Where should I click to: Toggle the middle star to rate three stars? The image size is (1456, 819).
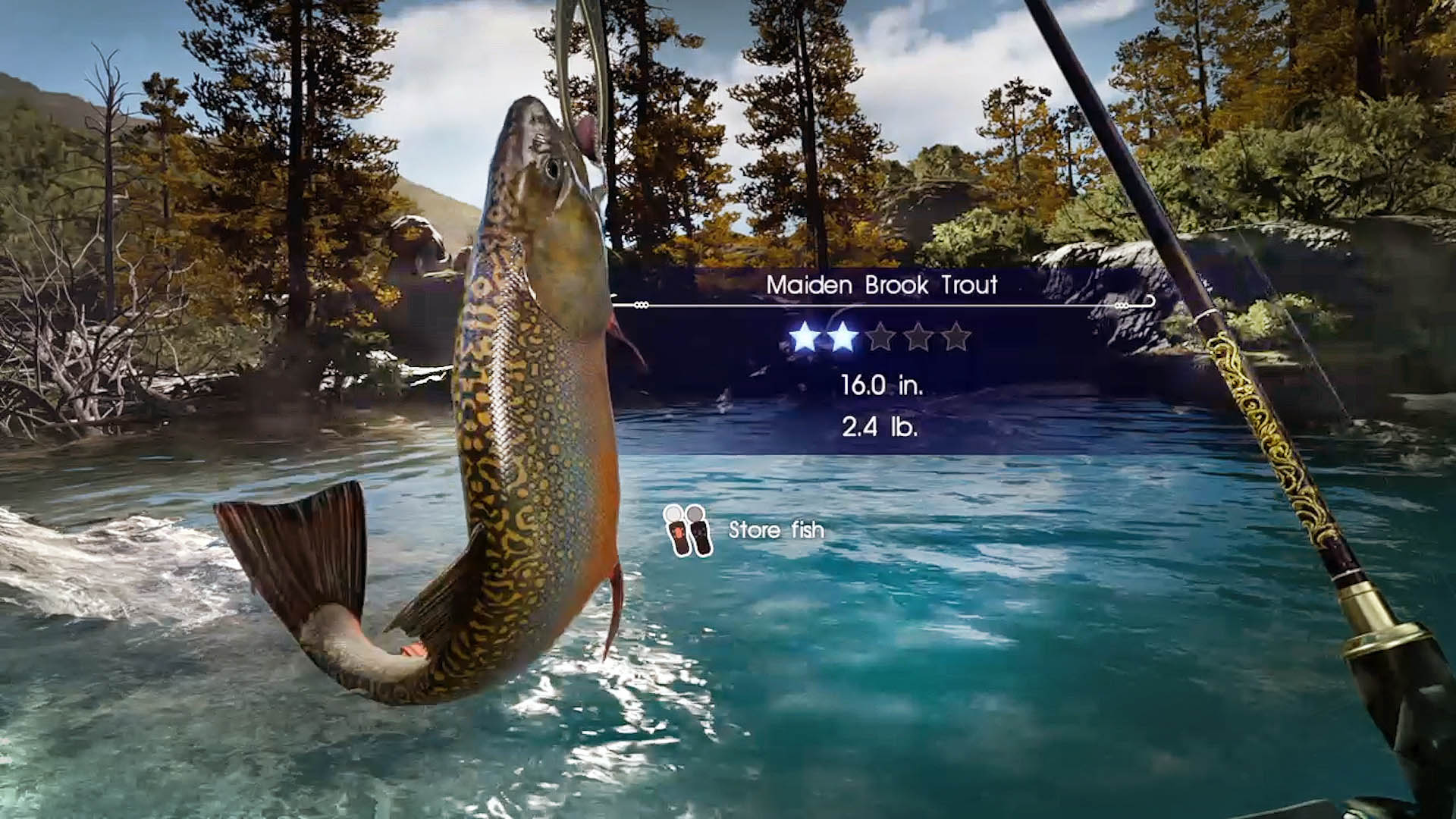click(x=881, y=336)
